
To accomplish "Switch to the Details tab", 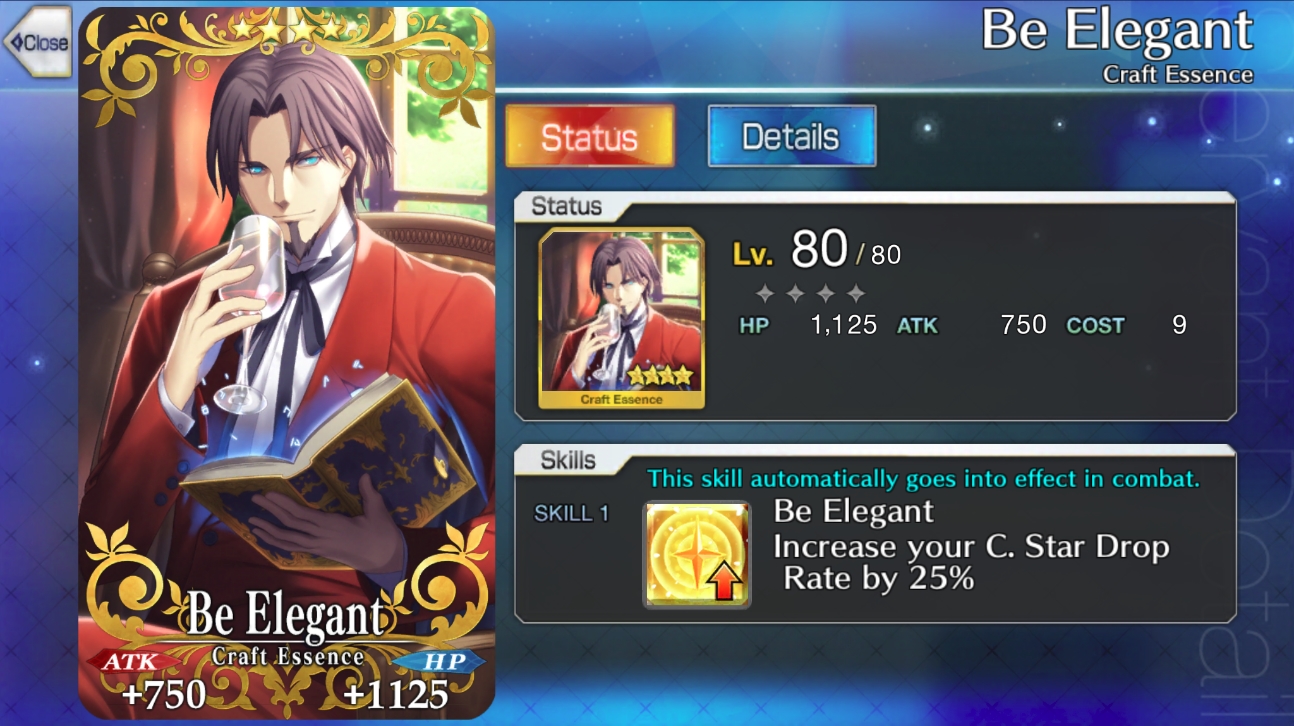I will click(791, 135).
